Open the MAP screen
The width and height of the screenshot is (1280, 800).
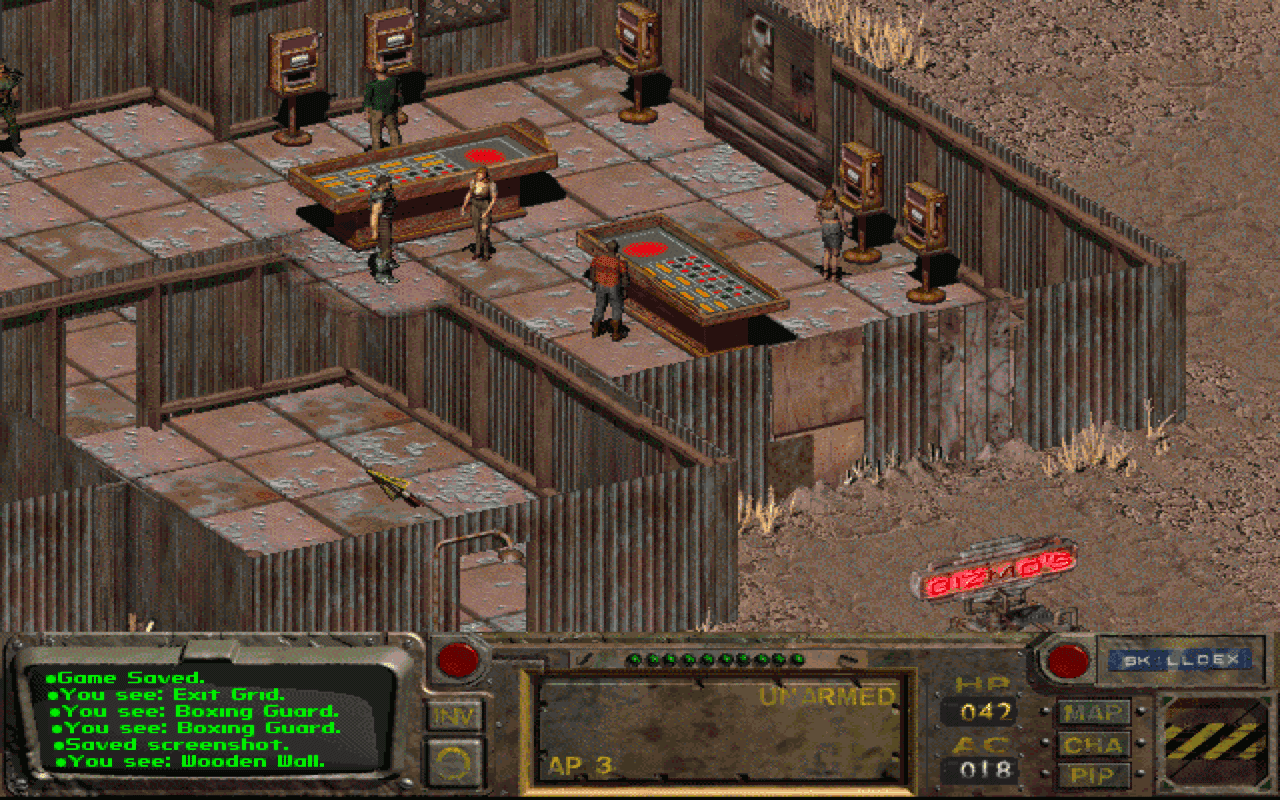pyautogui.click(x=1095, y=713)
